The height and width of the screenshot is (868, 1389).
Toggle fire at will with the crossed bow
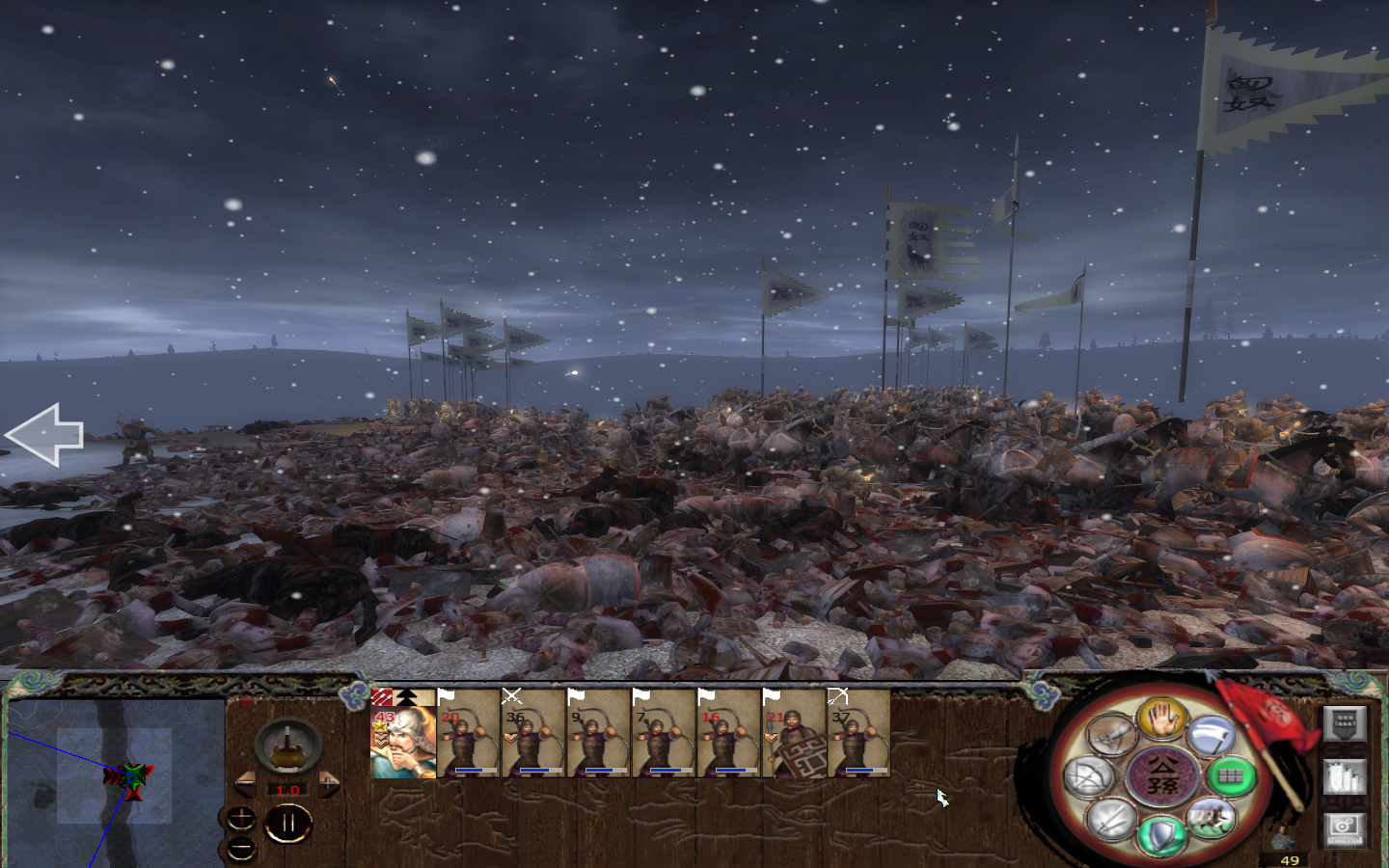[1087, 777]
